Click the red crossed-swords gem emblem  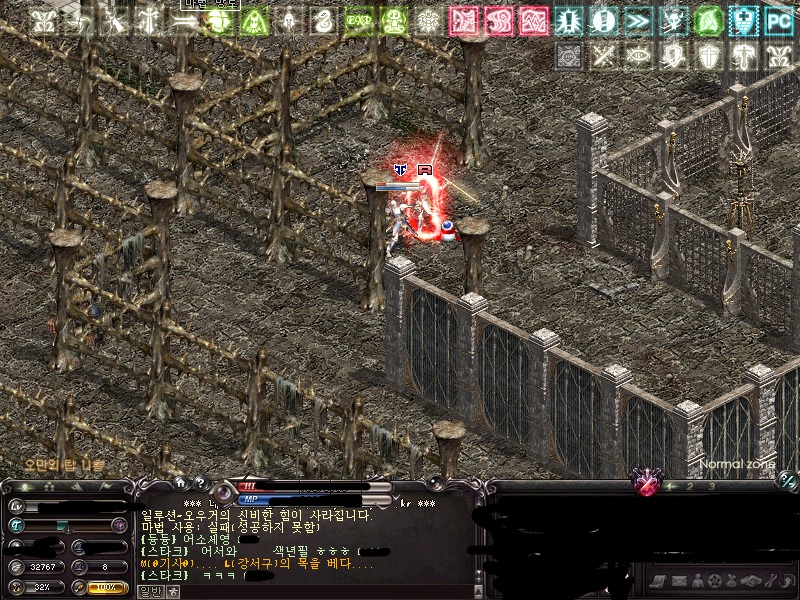[x=648, y=486]
